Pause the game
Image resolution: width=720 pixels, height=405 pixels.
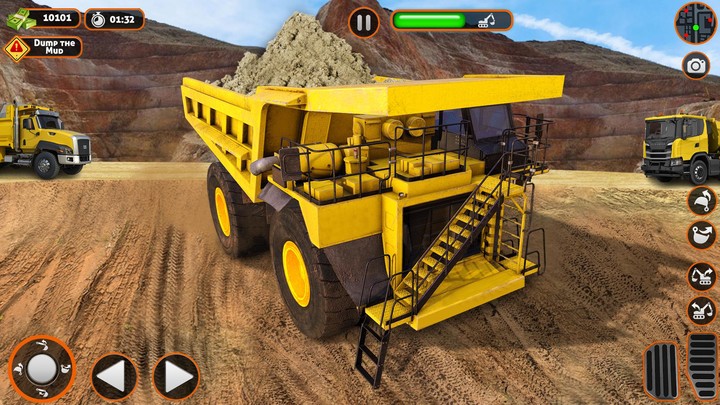[363, 21]
